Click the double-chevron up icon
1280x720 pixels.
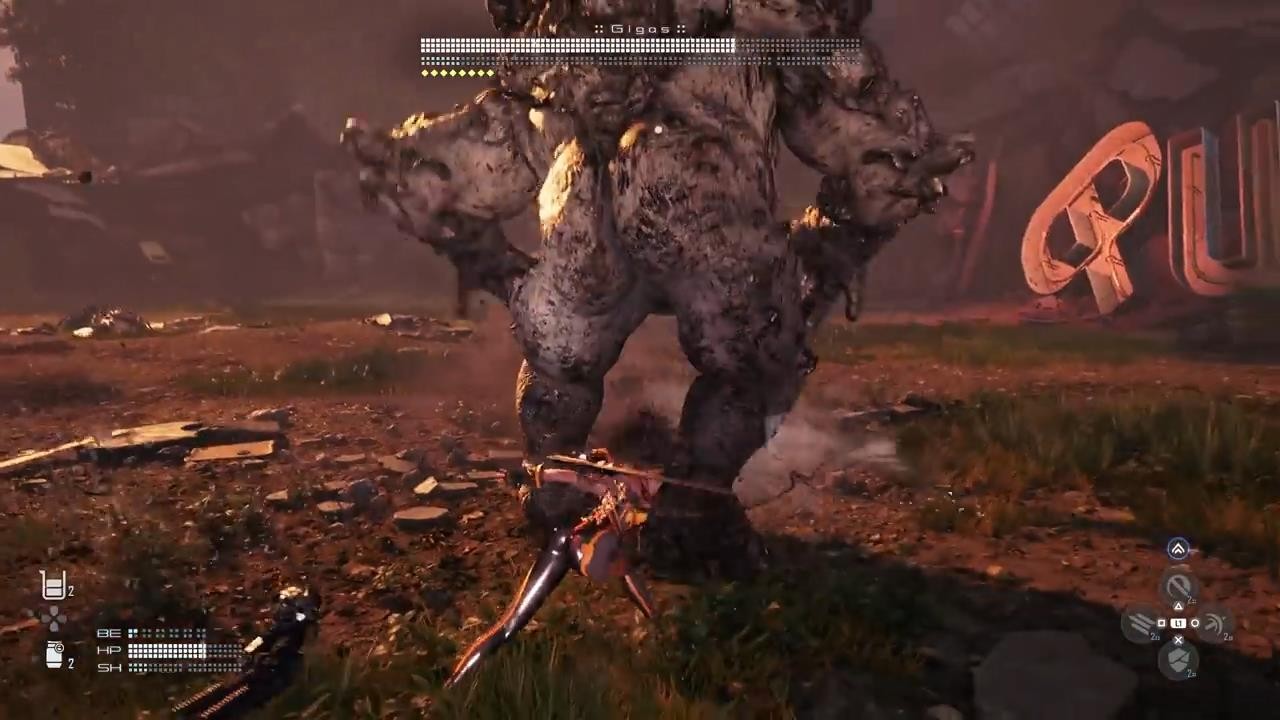point(1178,548)
